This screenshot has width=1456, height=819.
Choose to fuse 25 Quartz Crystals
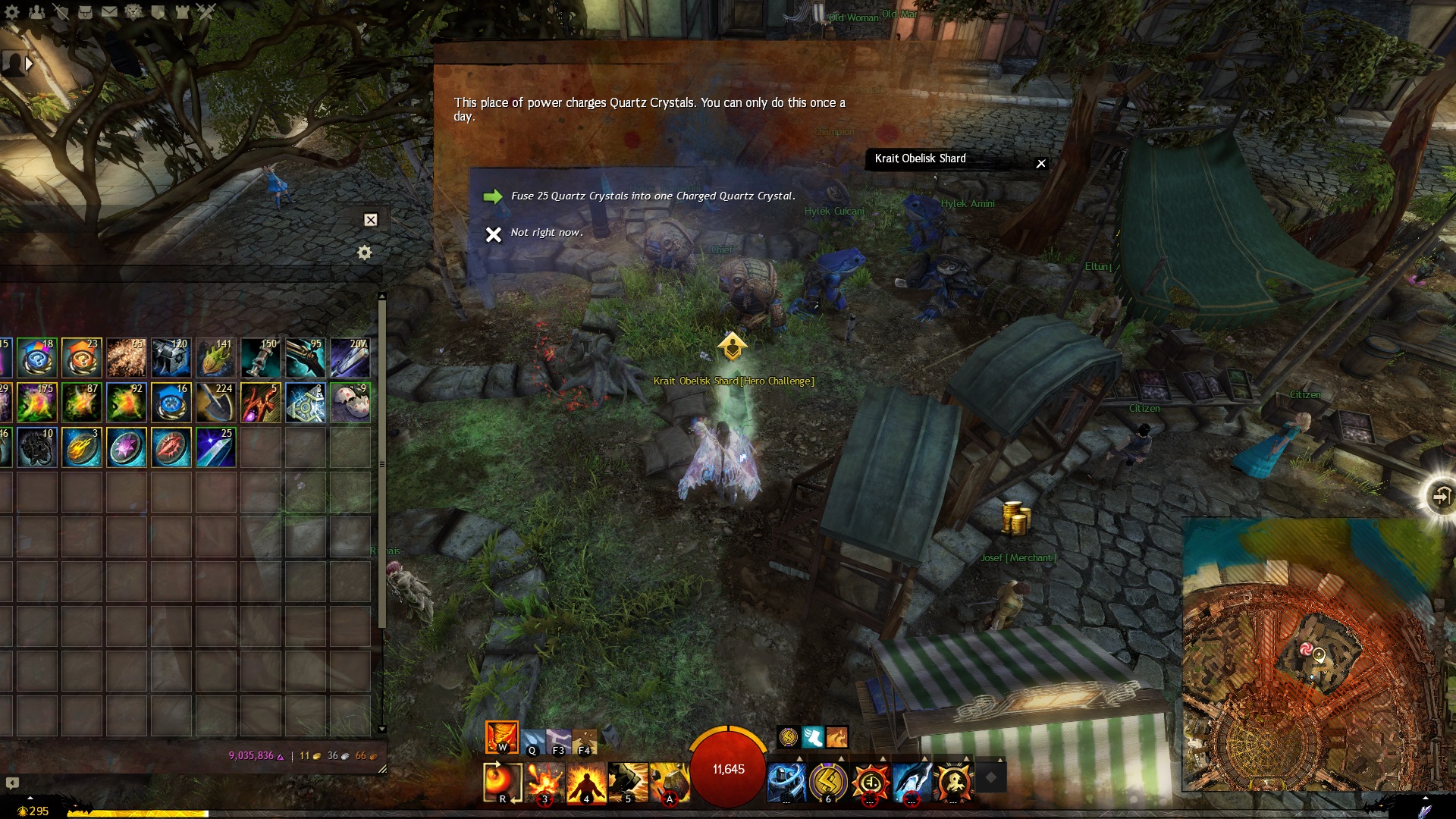(652, 196)
